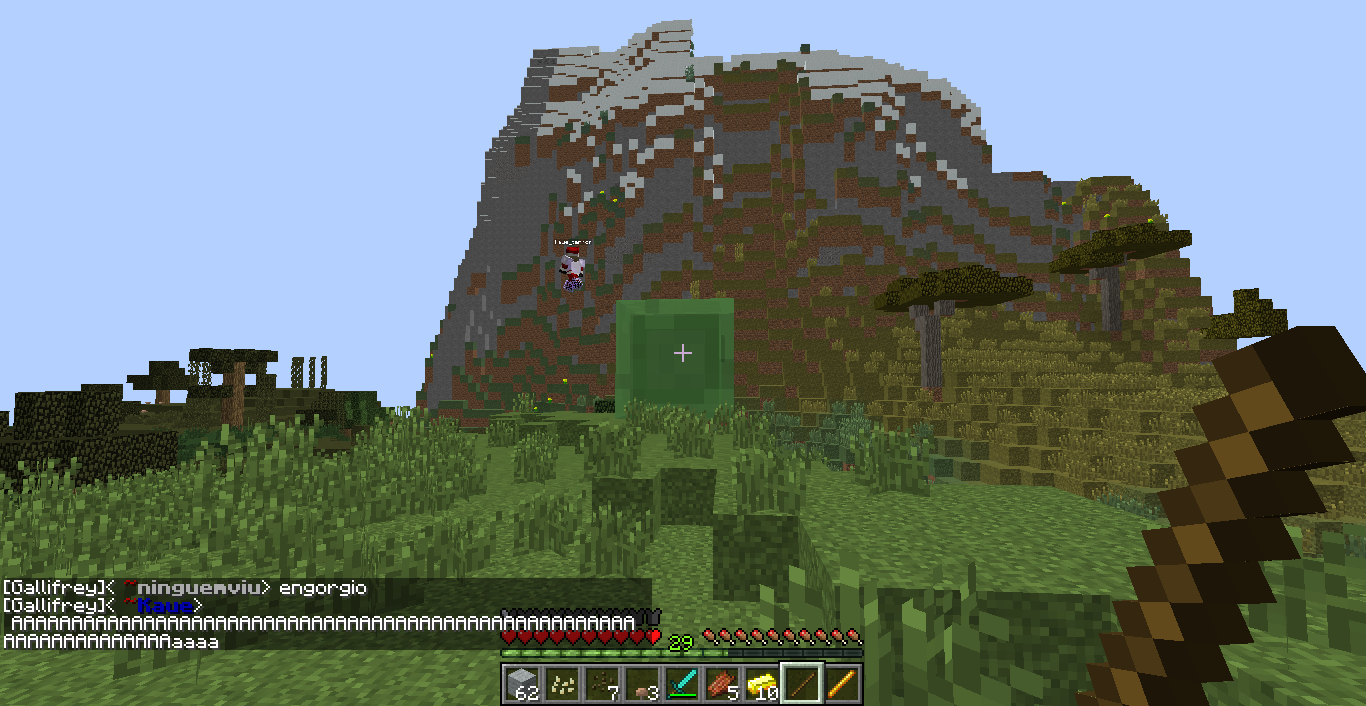The image size is (1366, 706).
Task: Switch to the orange blaze rod slot
Action: tap(842, 684)
